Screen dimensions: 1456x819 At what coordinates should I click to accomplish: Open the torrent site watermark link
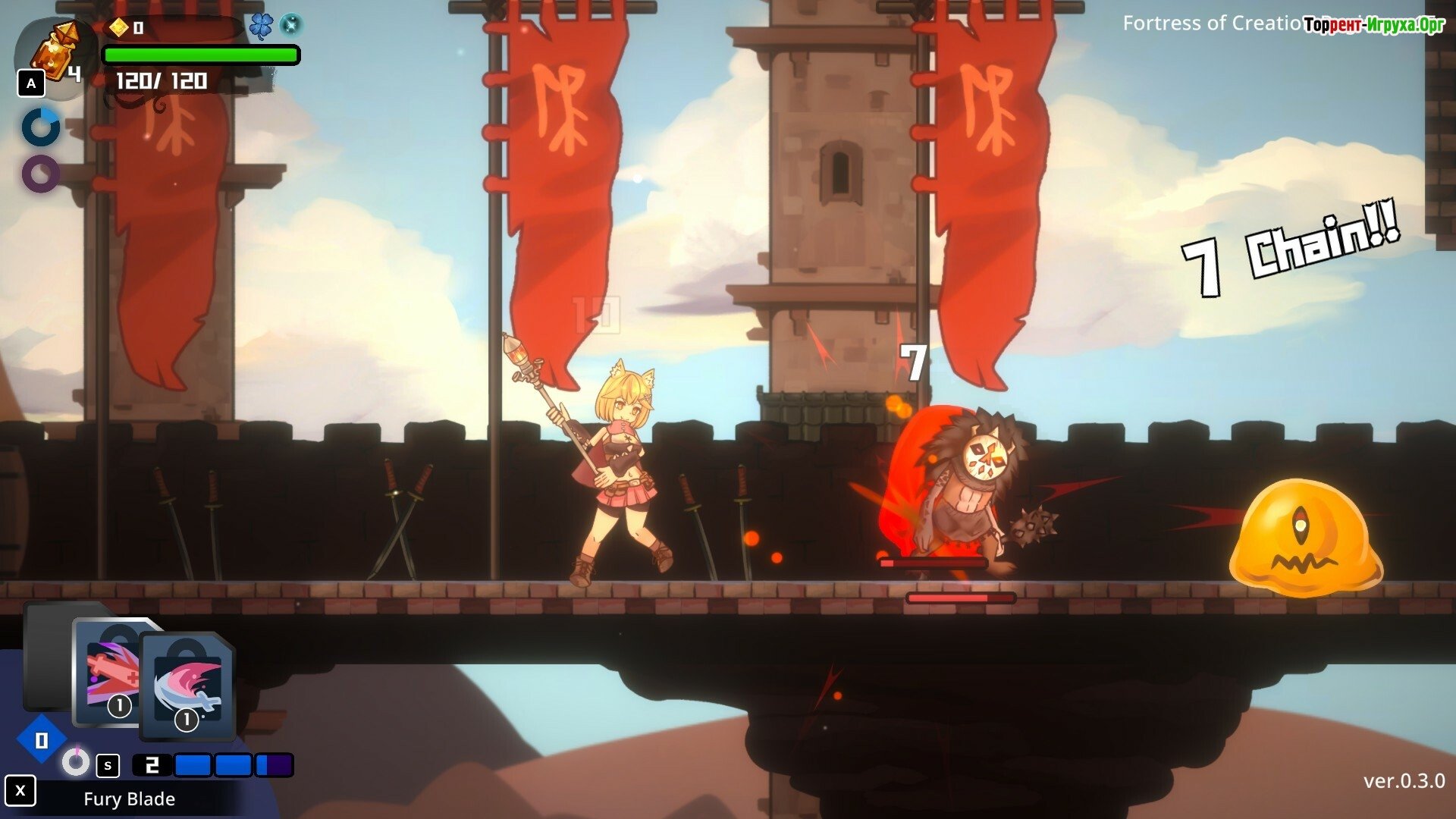tap(1373, 25)
